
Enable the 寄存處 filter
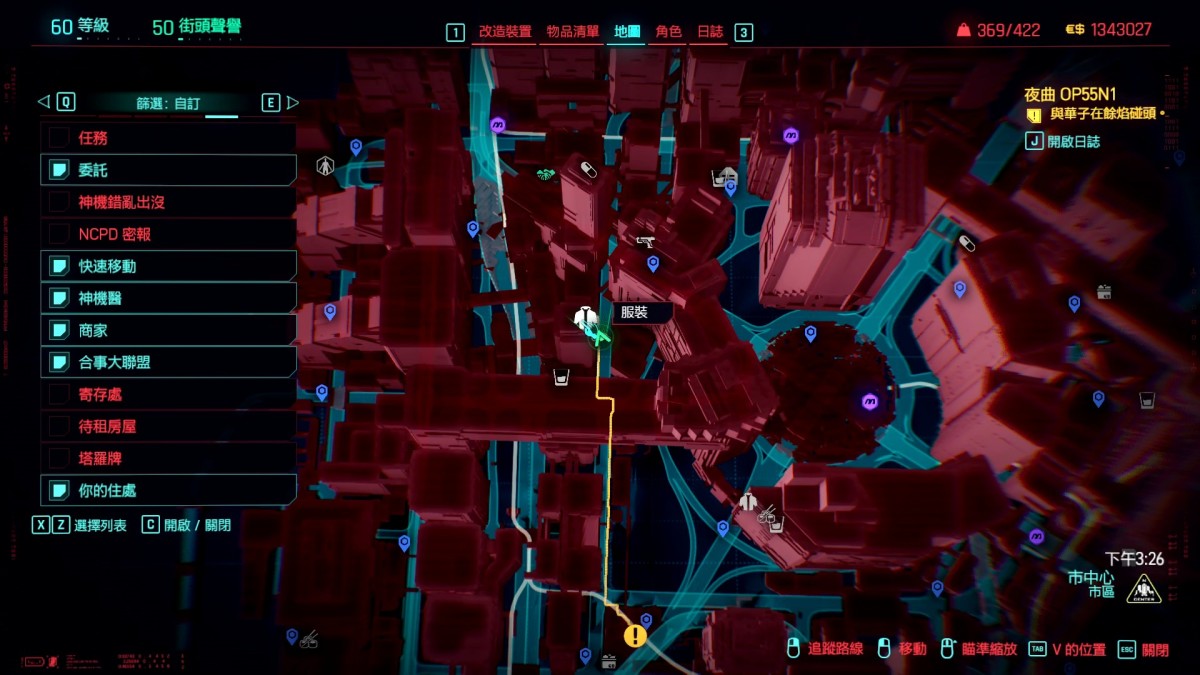[x=168, y=394]
